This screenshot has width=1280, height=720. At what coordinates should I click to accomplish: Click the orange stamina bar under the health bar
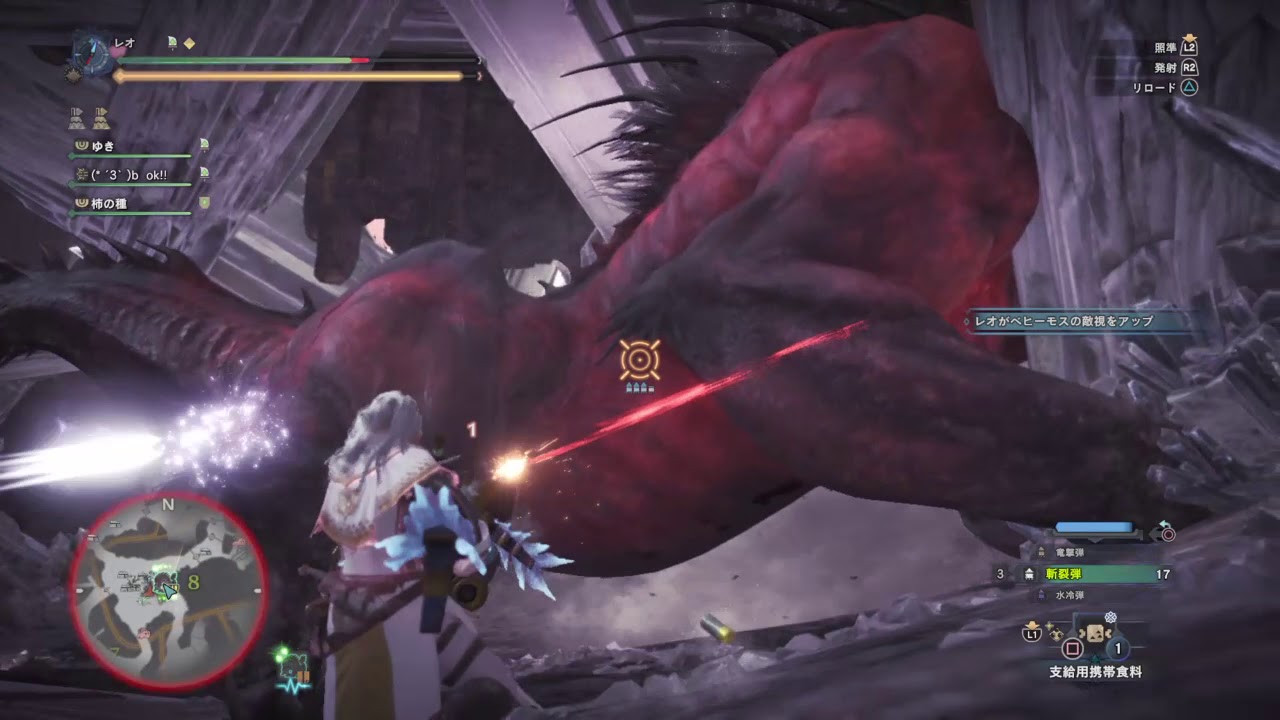click(290, 73)
